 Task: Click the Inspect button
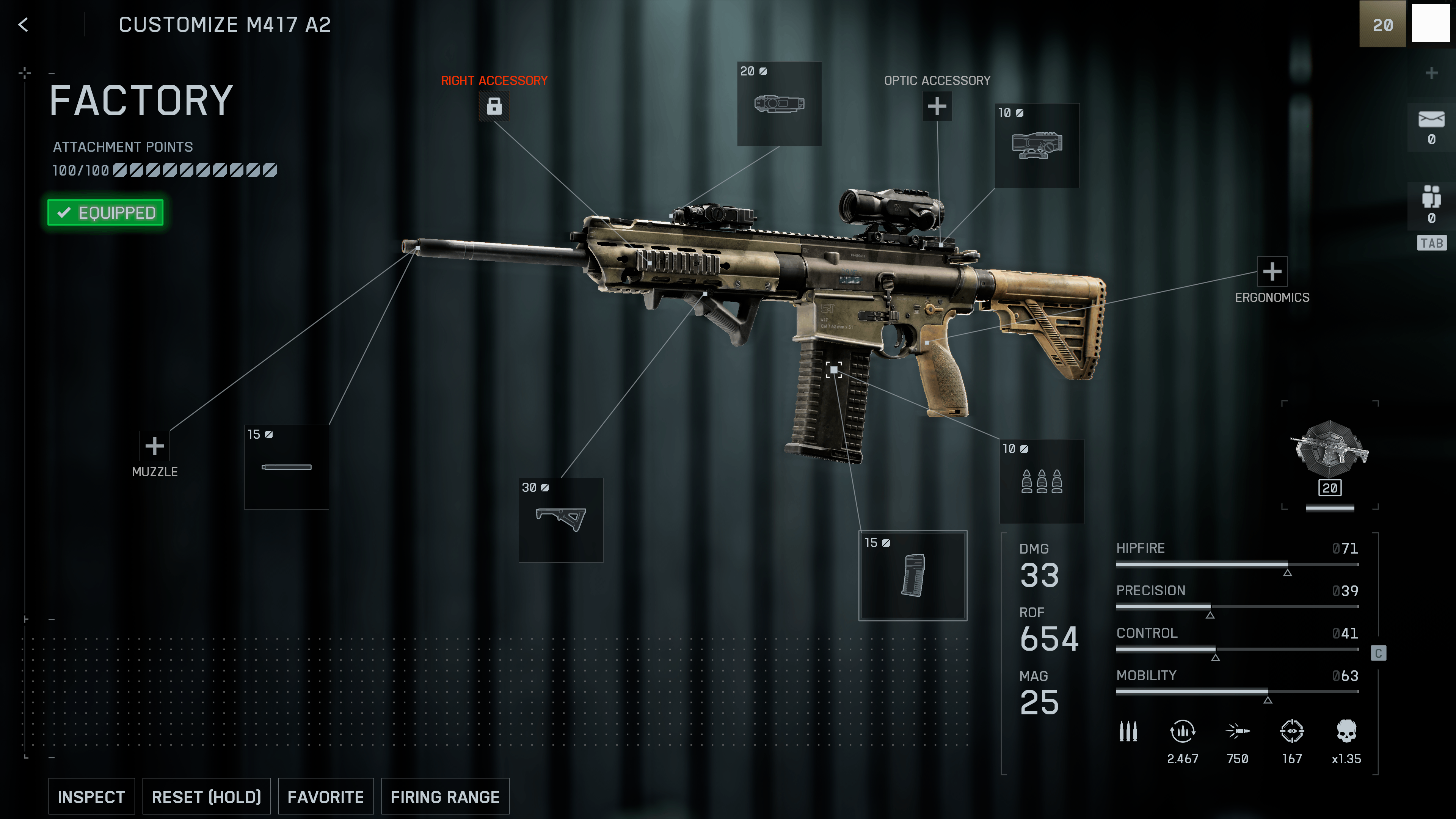[91, 796]
